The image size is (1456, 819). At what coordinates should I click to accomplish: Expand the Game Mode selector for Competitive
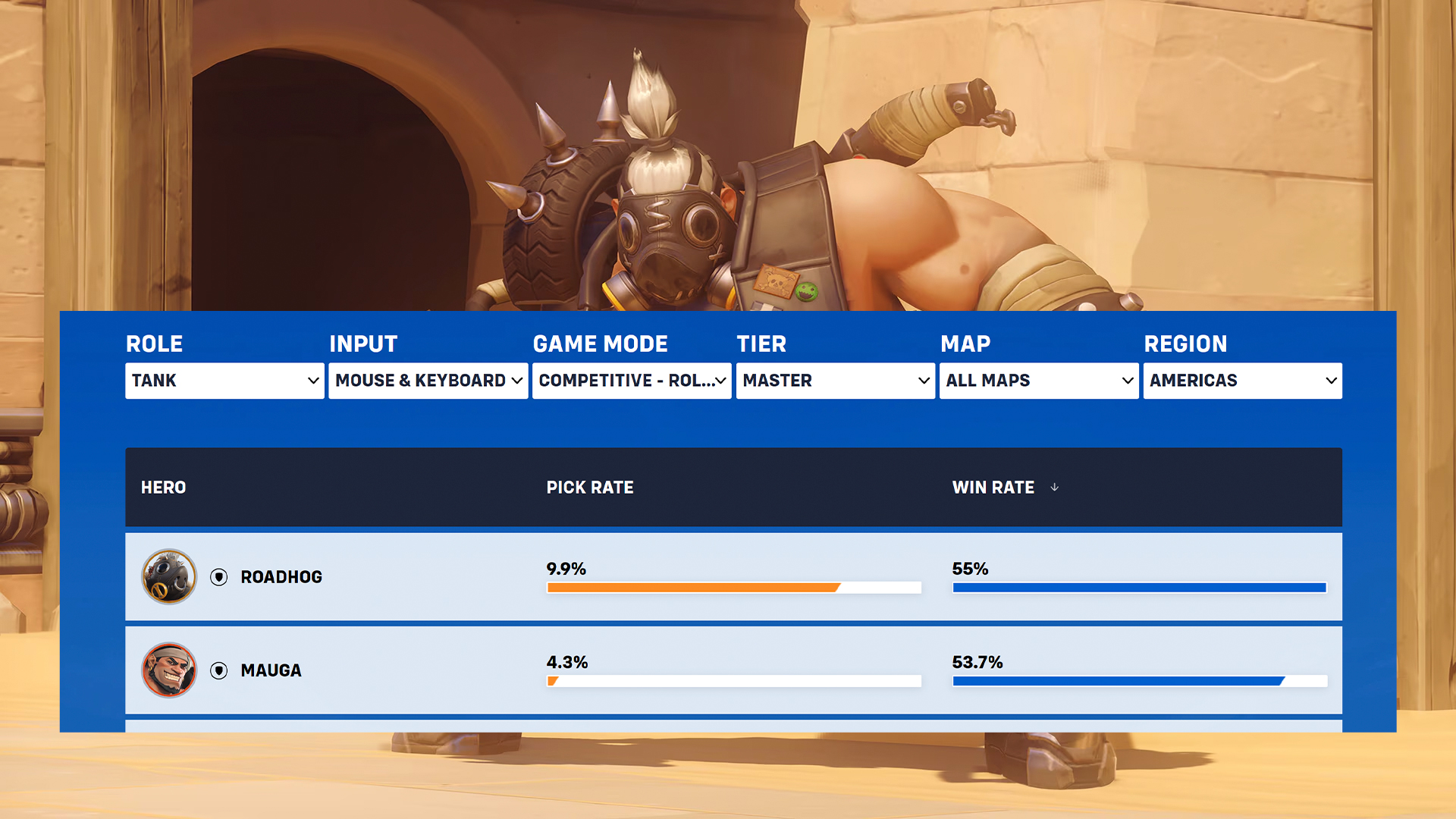pos(631,381)
